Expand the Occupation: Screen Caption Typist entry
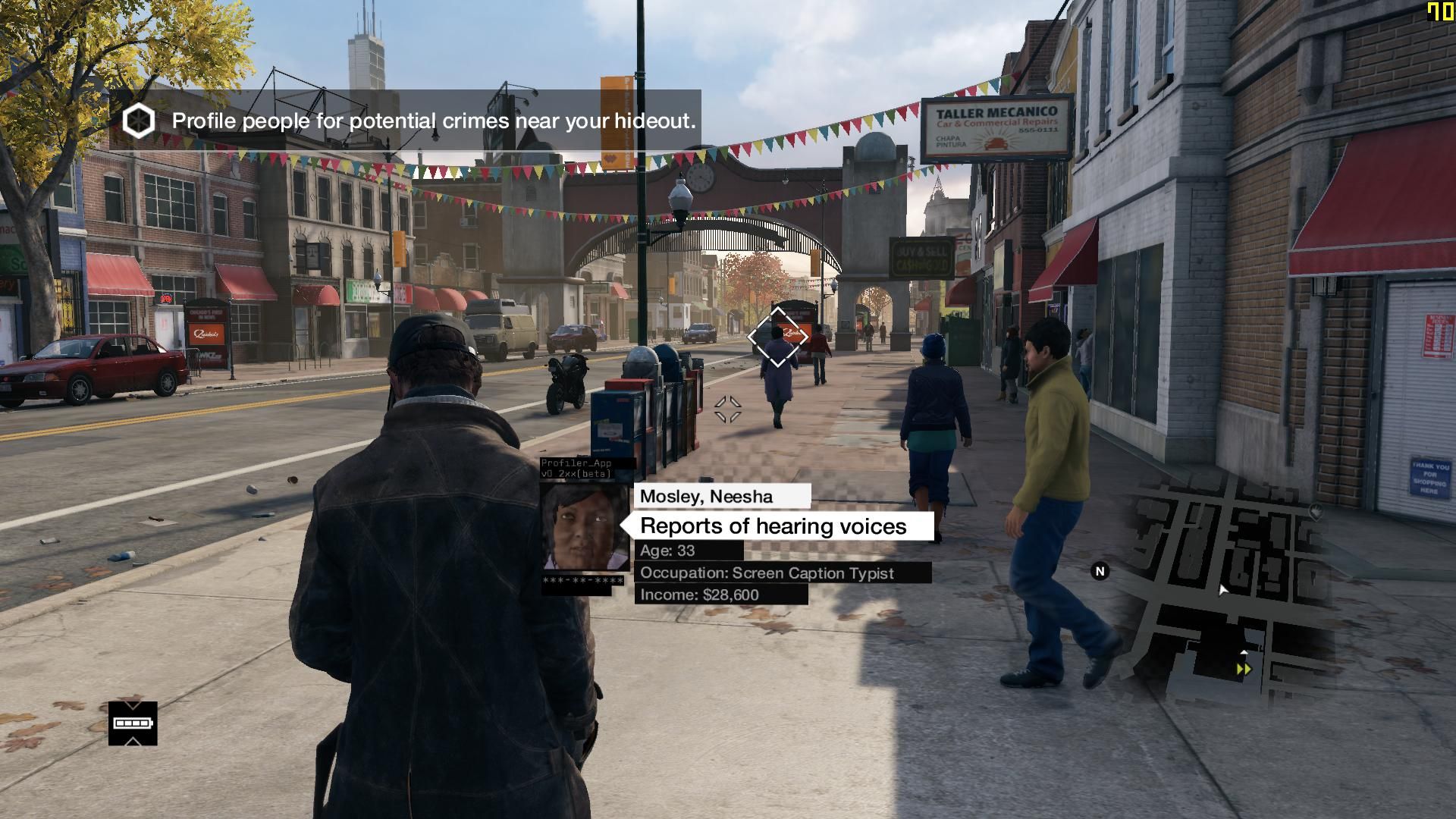The image size is (1456, 819). click(767, 573)
